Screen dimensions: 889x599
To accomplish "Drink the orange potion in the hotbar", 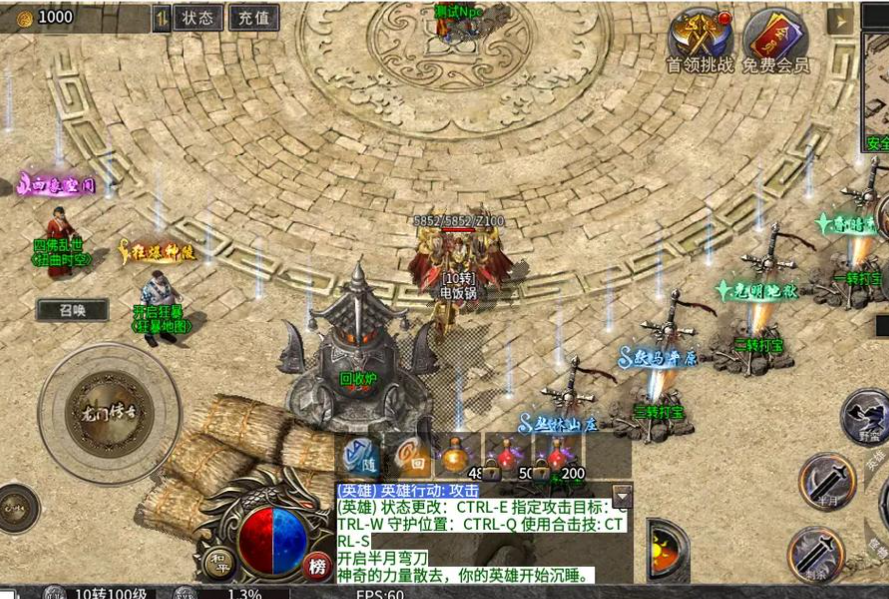I will click(460, 456).
